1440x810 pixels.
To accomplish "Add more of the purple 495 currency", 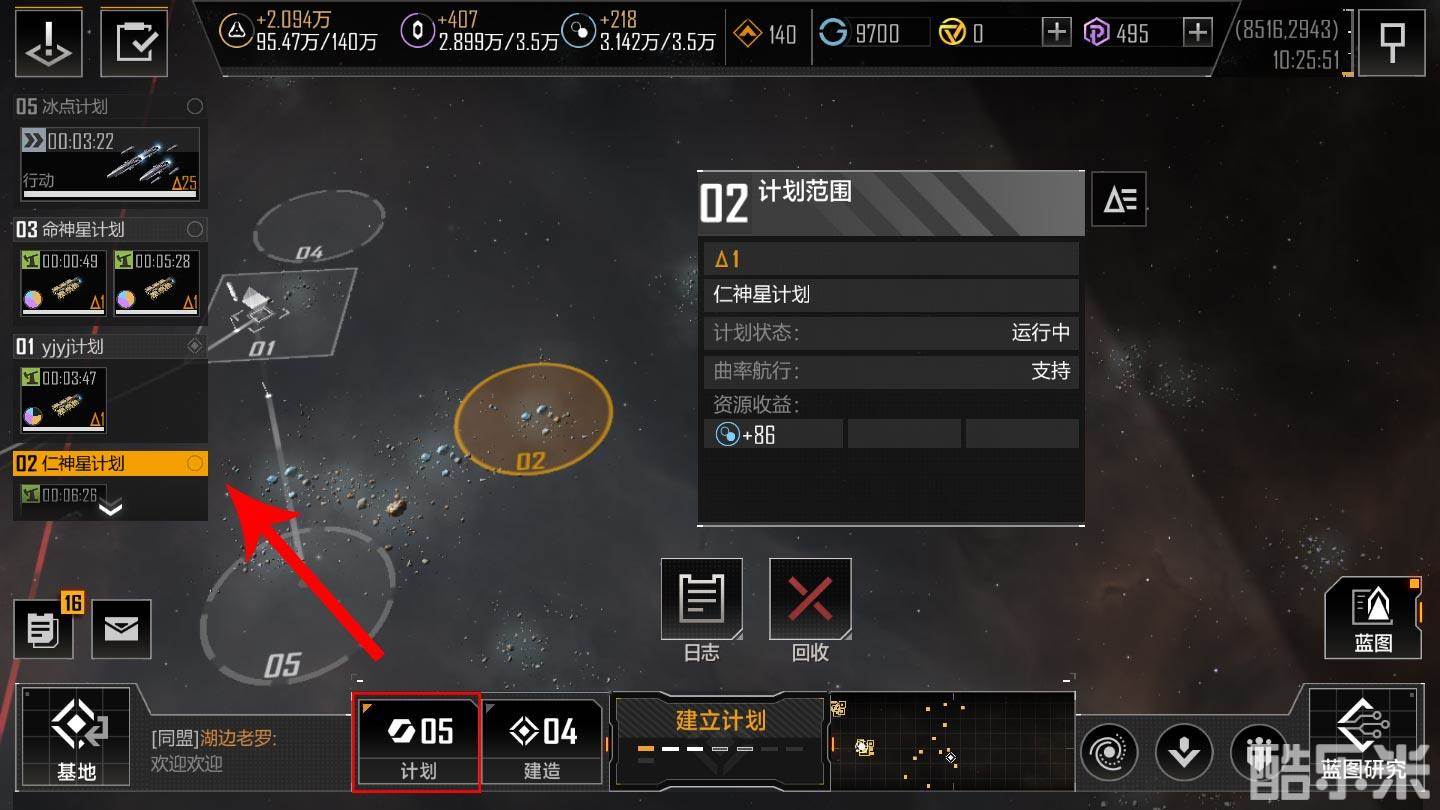I will tap(1197, 33).
